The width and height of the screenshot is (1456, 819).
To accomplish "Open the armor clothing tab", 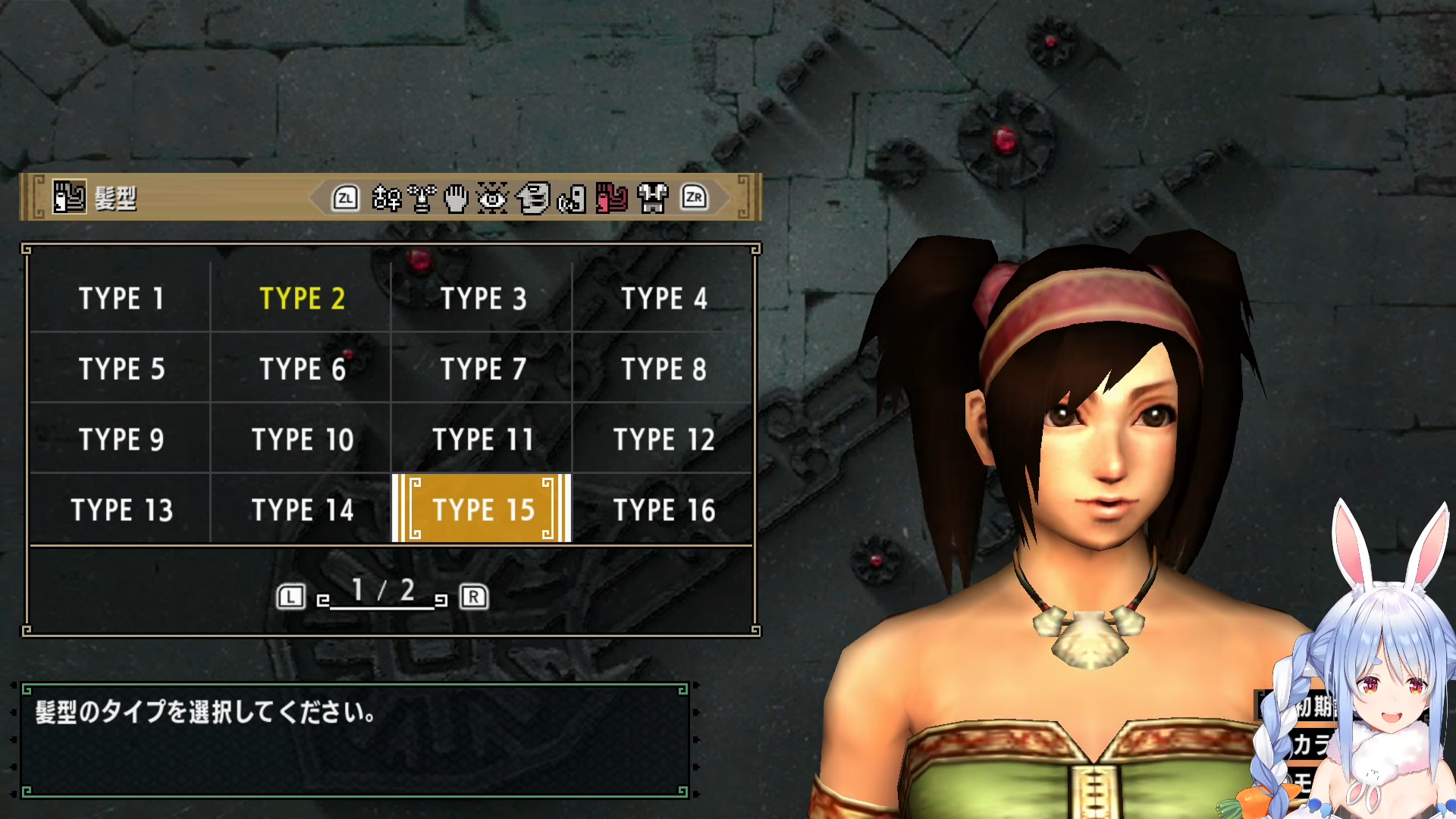I will tap(652, 199).
